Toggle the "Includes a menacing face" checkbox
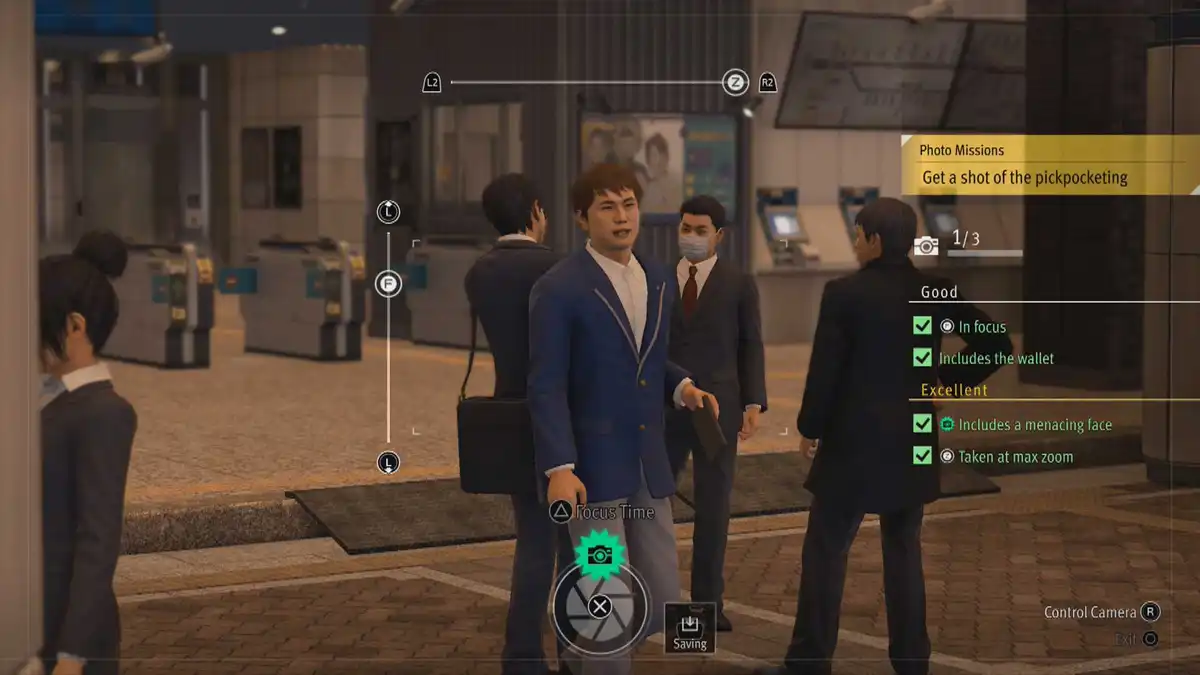 pos(922,424)
